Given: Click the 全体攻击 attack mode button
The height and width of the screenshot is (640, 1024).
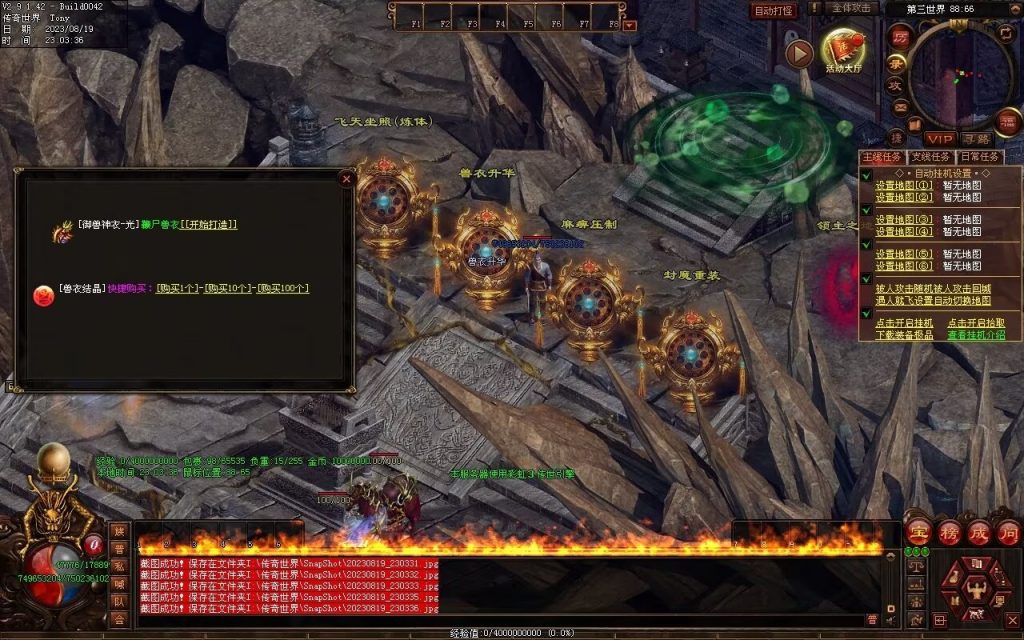Looking at the screenshot, I should pyautogui.click(x=852, y=9).
